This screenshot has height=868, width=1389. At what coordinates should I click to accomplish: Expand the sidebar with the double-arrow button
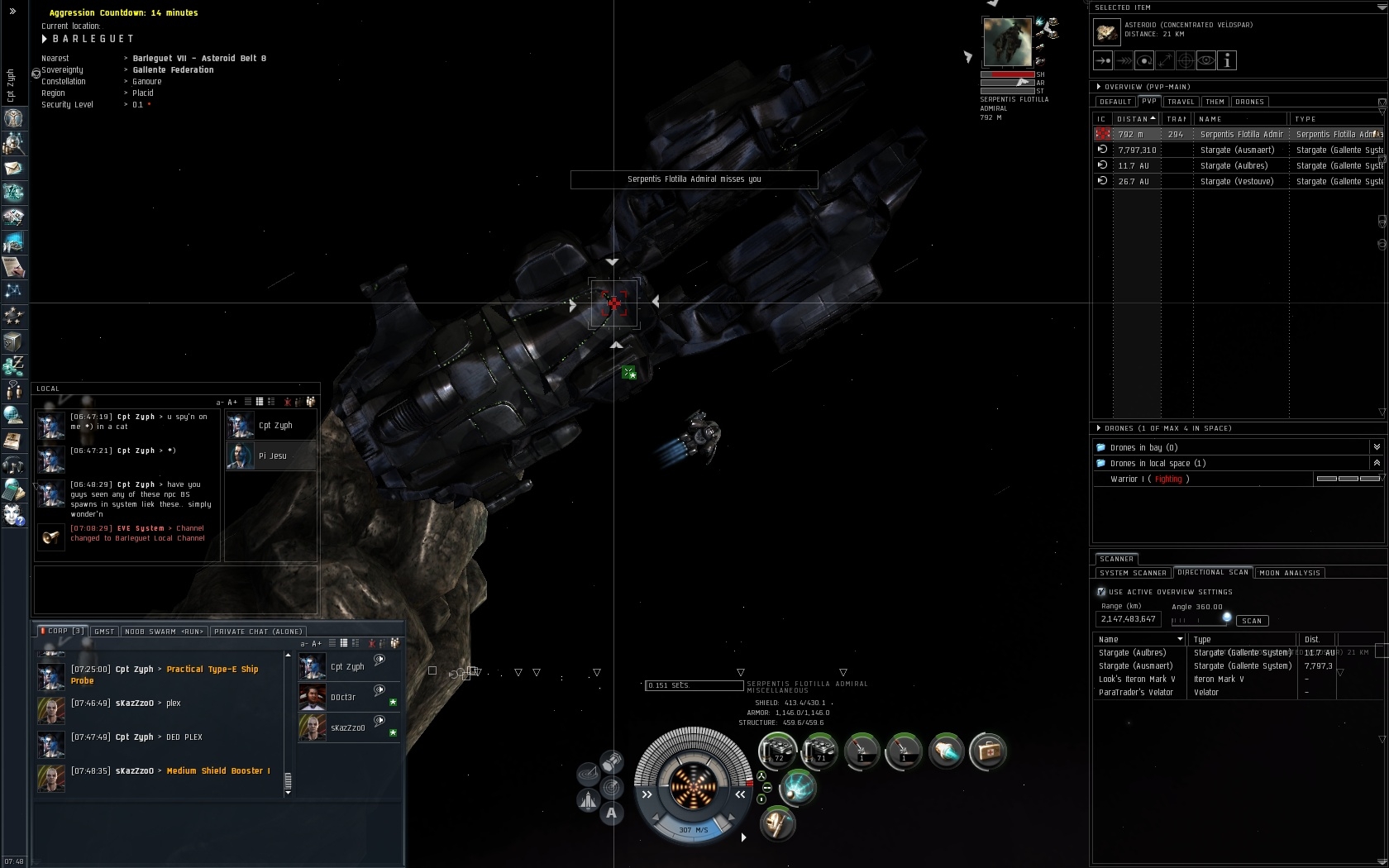[12, 12]
